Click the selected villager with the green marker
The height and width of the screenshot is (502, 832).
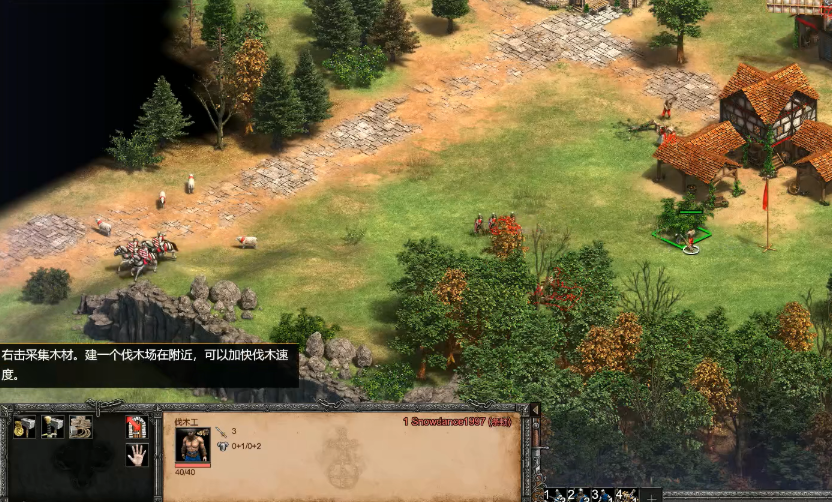(689, 237)
